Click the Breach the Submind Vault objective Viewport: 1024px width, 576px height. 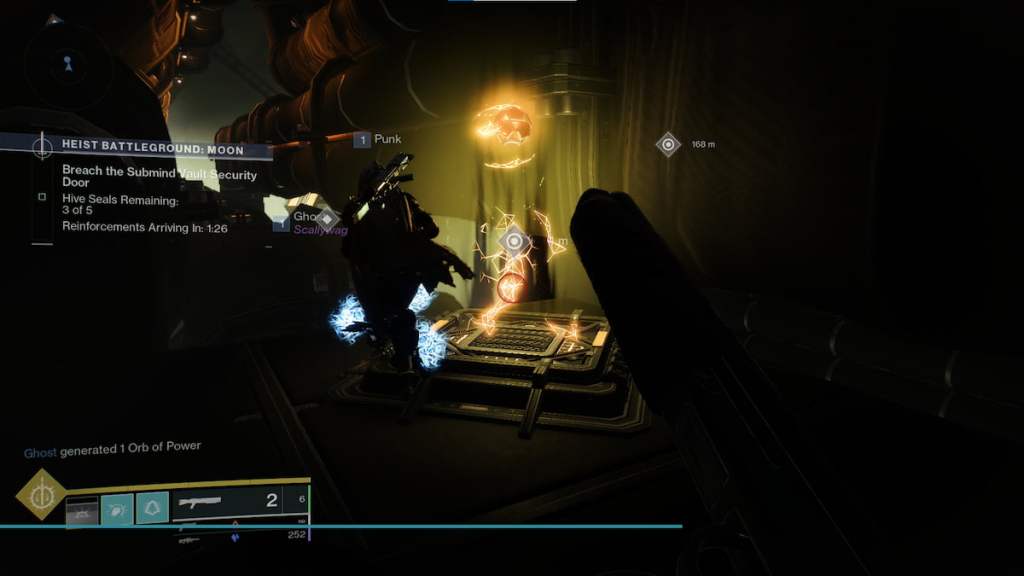point(159,178)
